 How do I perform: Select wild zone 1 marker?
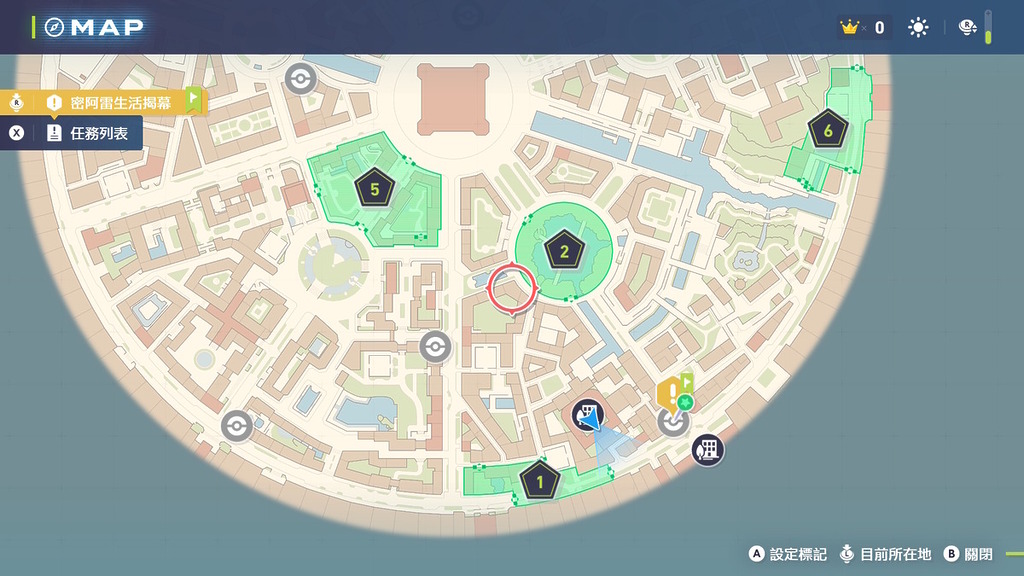tap(540, 482)
